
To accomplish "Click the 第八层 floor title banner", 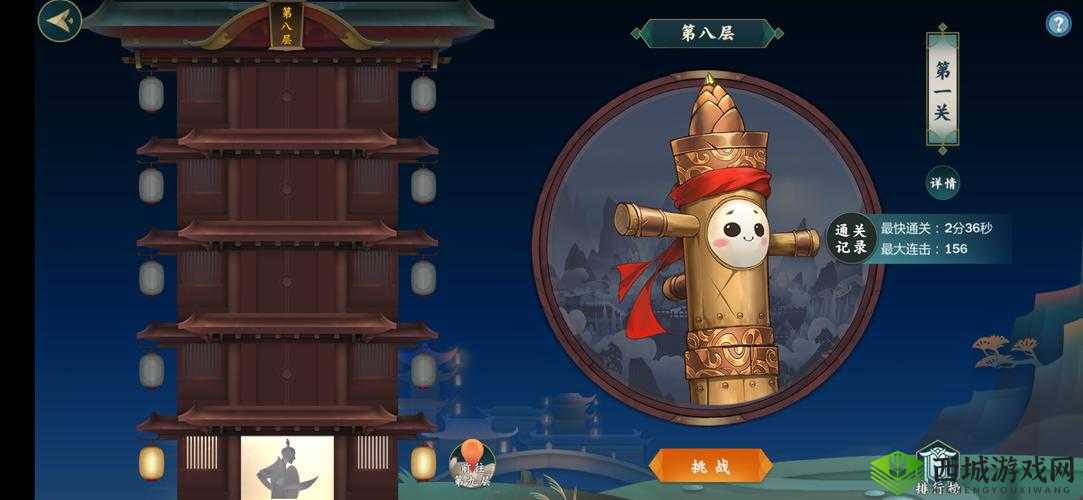I will [707, 33].
